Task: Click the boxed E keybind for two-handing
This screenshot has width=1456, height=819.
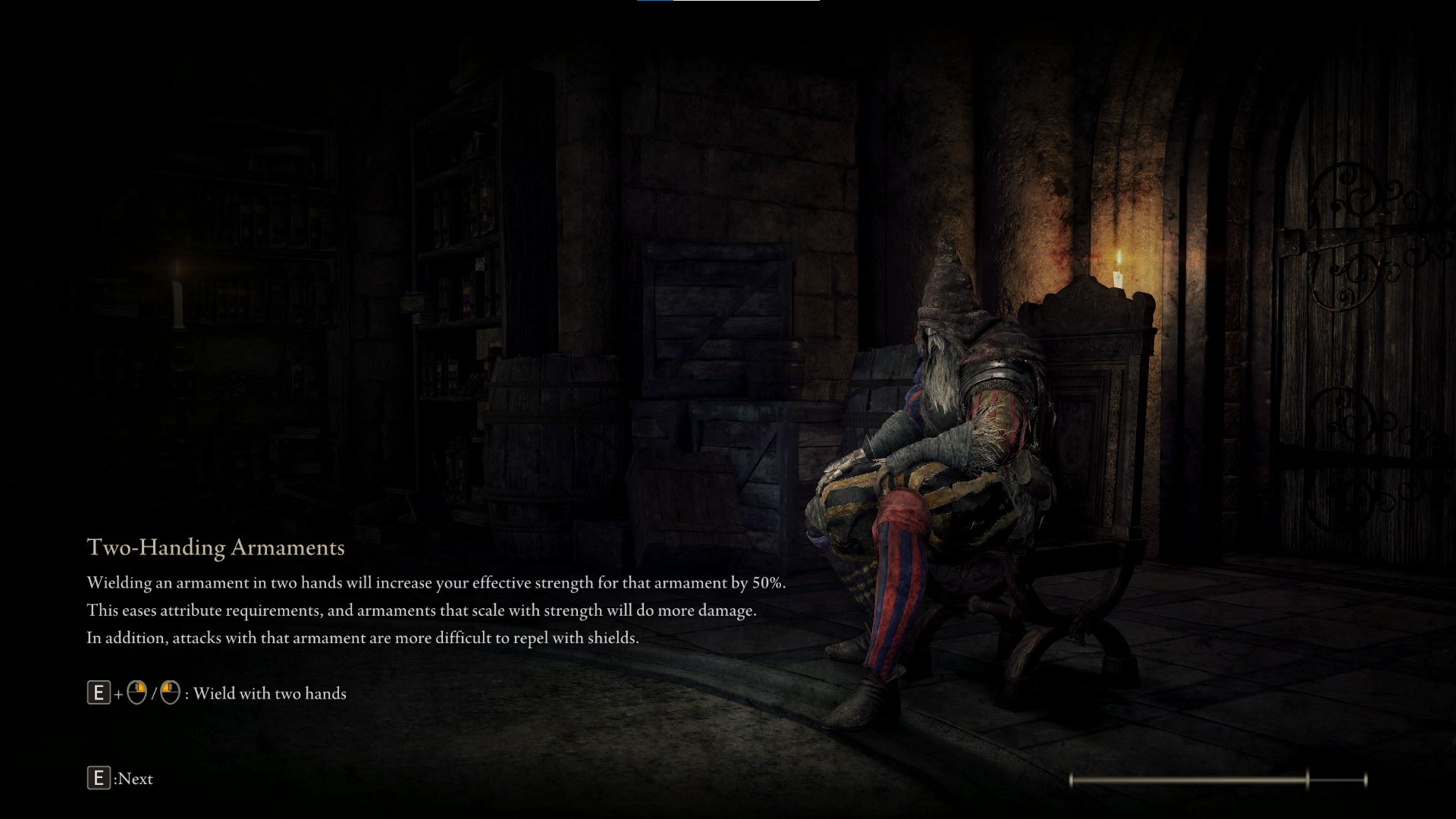Action: coord(99,692)
